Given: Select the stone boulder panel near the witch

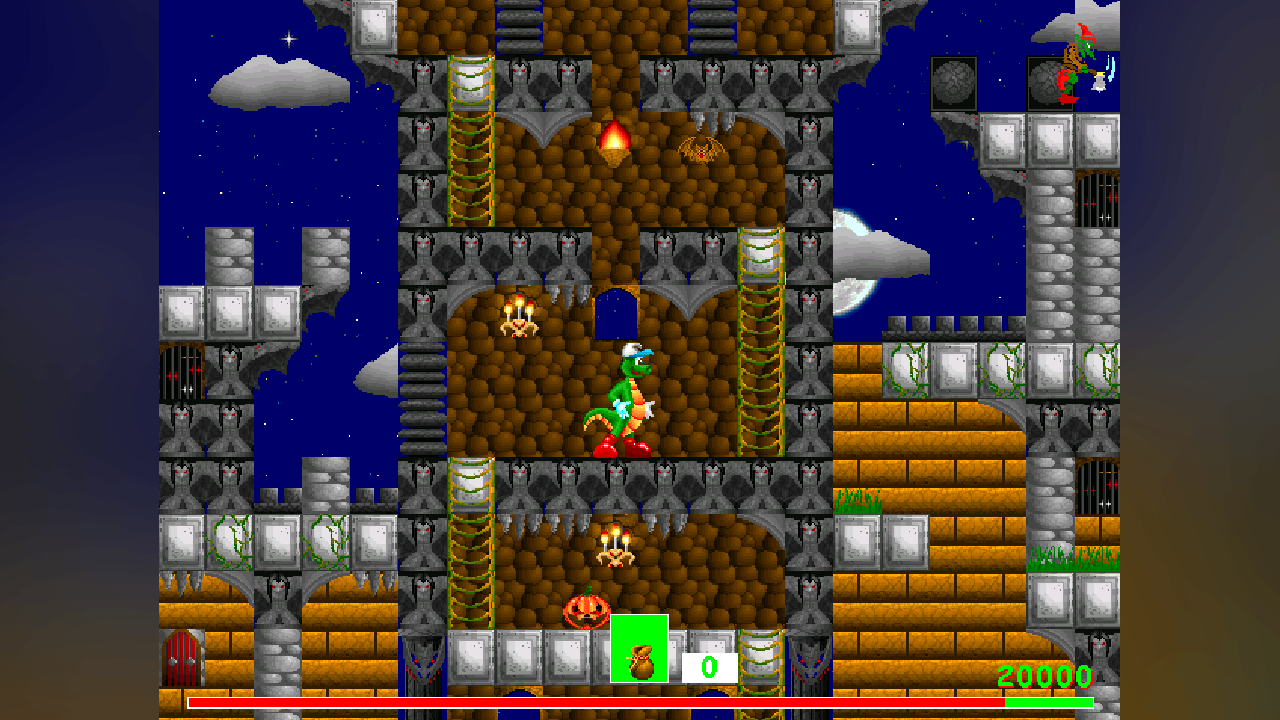Looking at the screenshot, I should pos(952,82).
